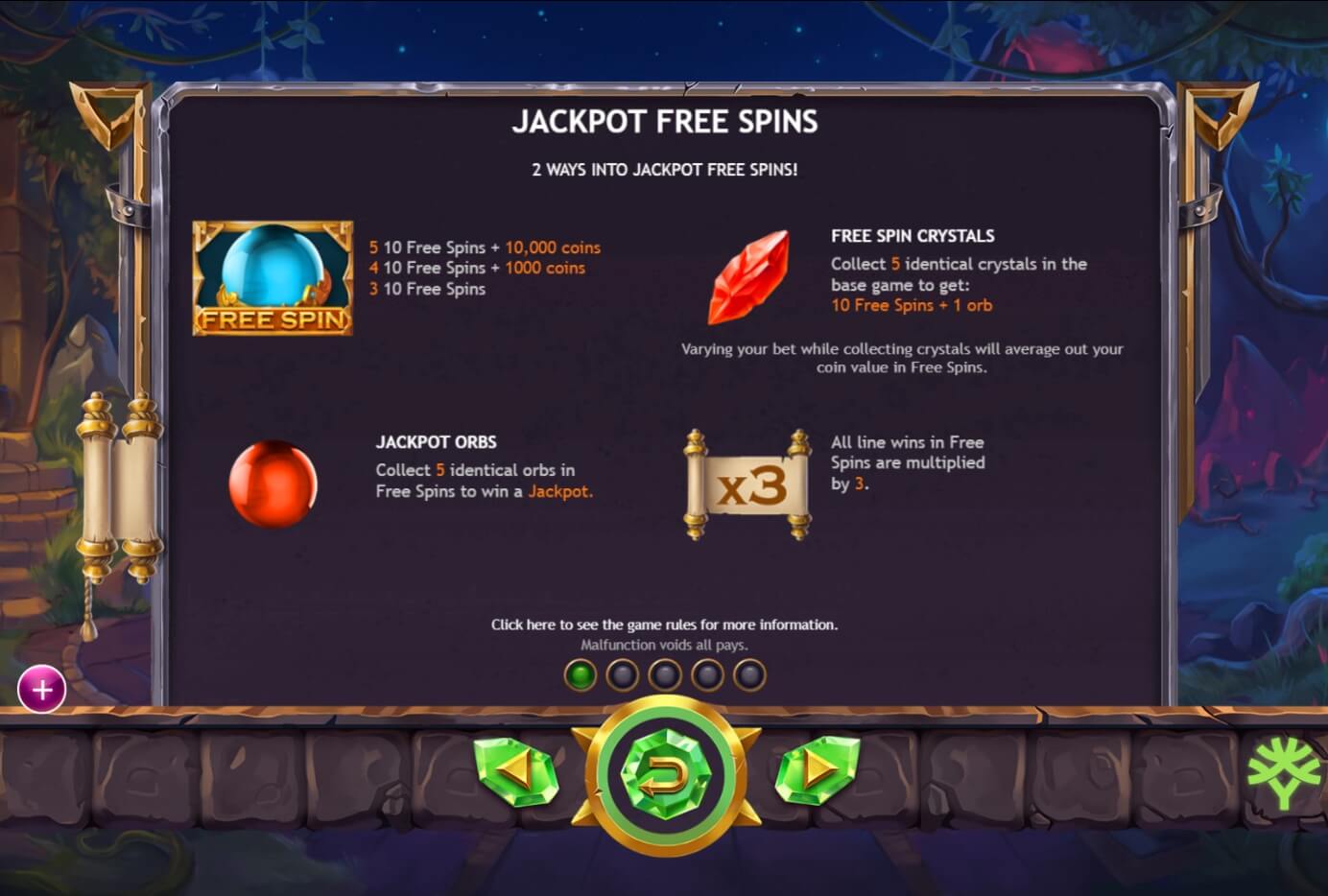Toggle the fourth page indicator dot
The width and height of the screenshot is (1328, 896).
pyautogui.click(x=707, y=674)
